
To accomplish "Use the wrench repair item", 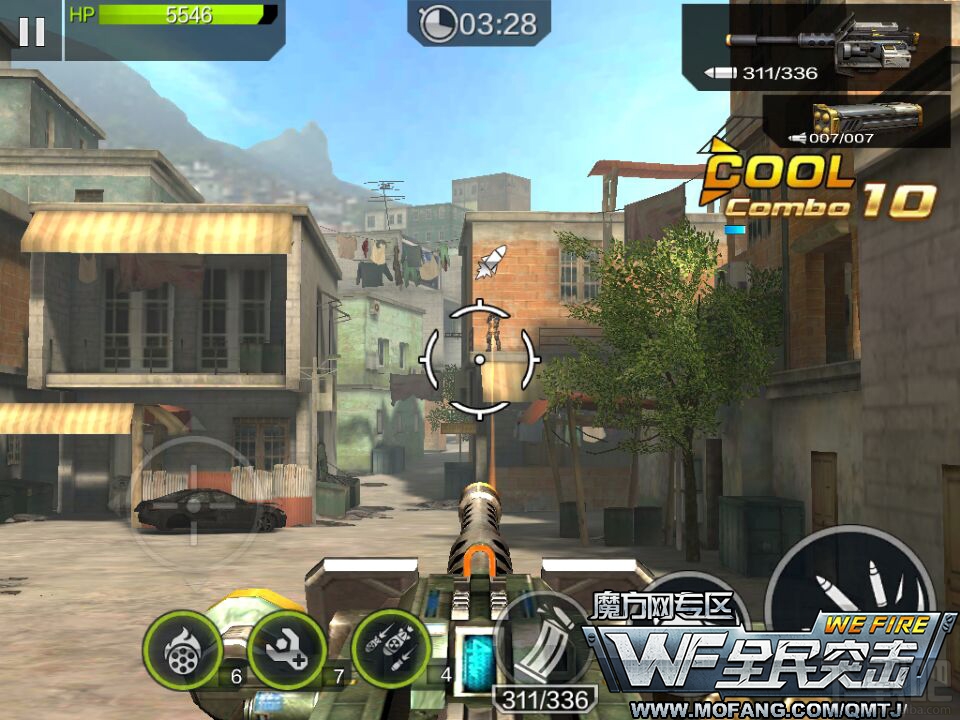I will (x=287, y=651).
